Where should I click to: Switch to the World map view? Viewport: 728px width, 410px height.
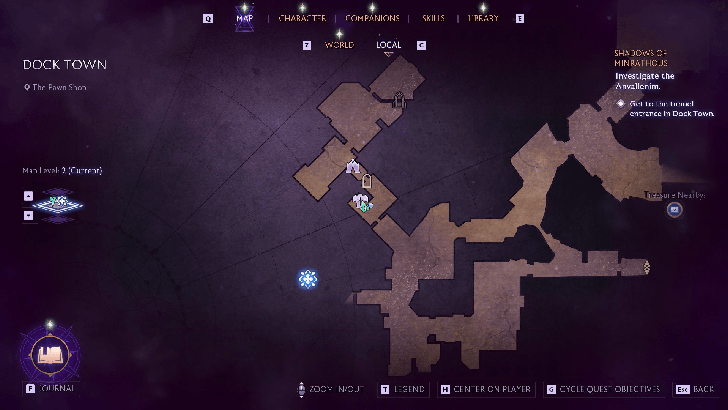[339, 45]
